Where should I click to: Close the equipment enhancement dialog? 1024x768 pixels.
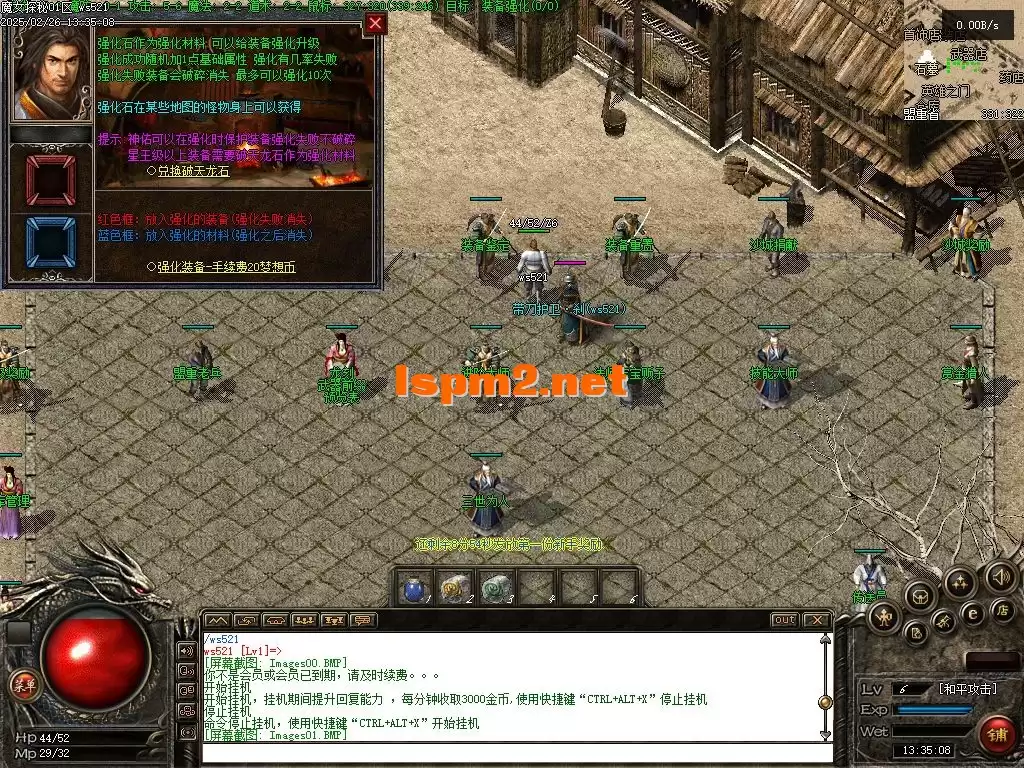pos(375,24)
